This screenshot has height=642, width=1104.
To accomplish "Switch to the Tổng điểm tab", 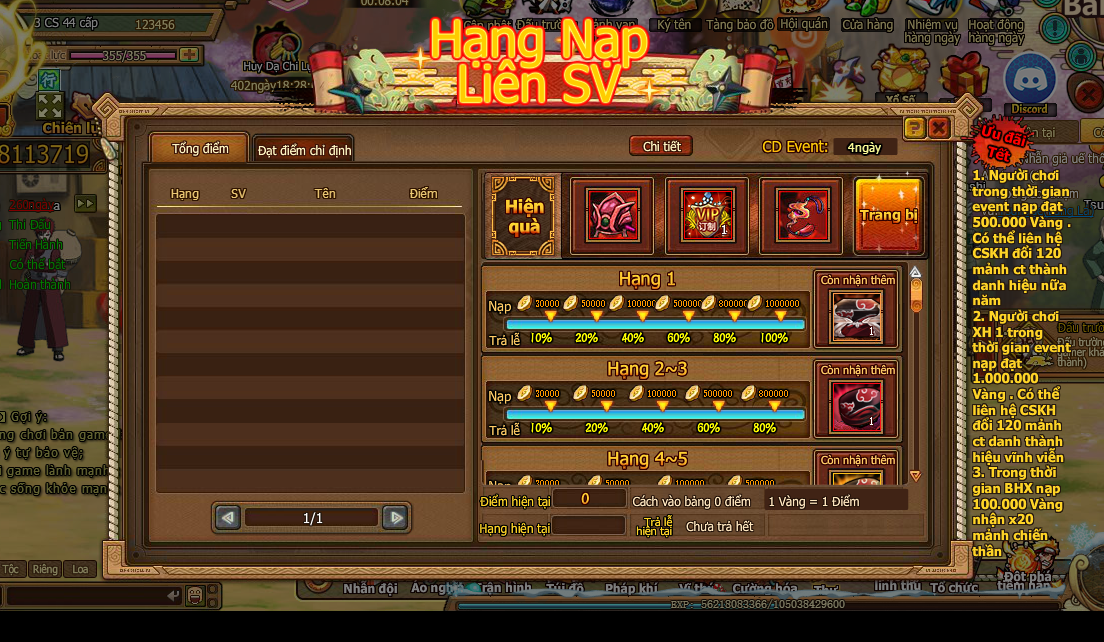I will 200,148.
